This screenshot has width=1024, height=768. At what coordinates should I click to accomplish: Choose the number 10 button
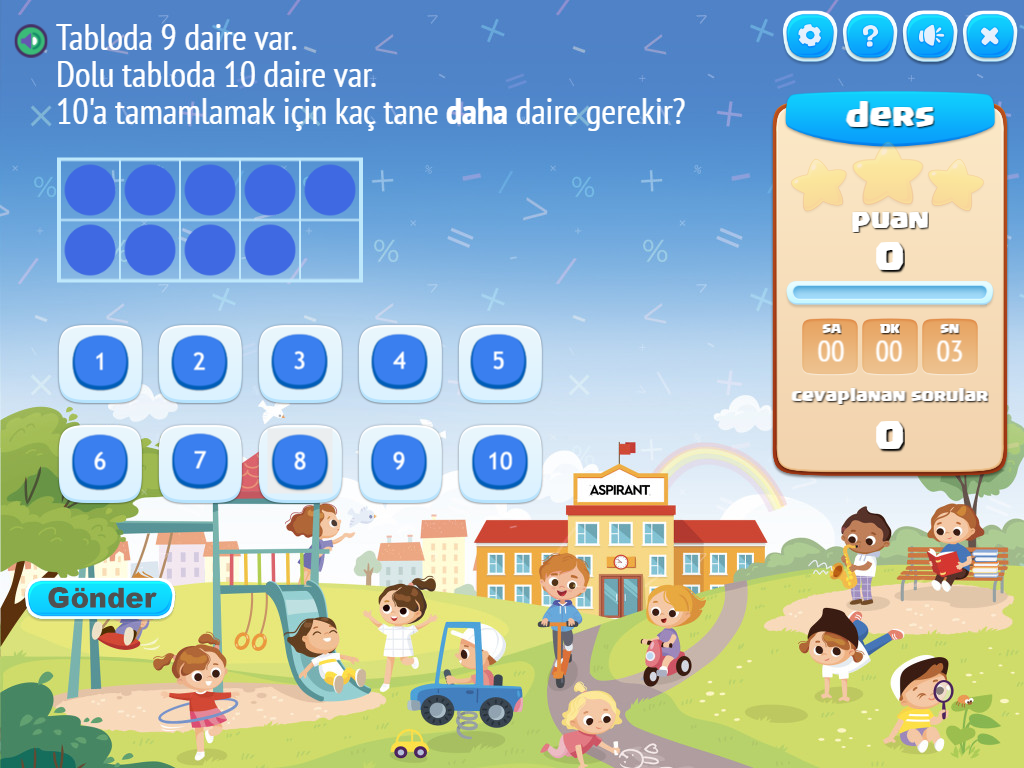(500, 462)
